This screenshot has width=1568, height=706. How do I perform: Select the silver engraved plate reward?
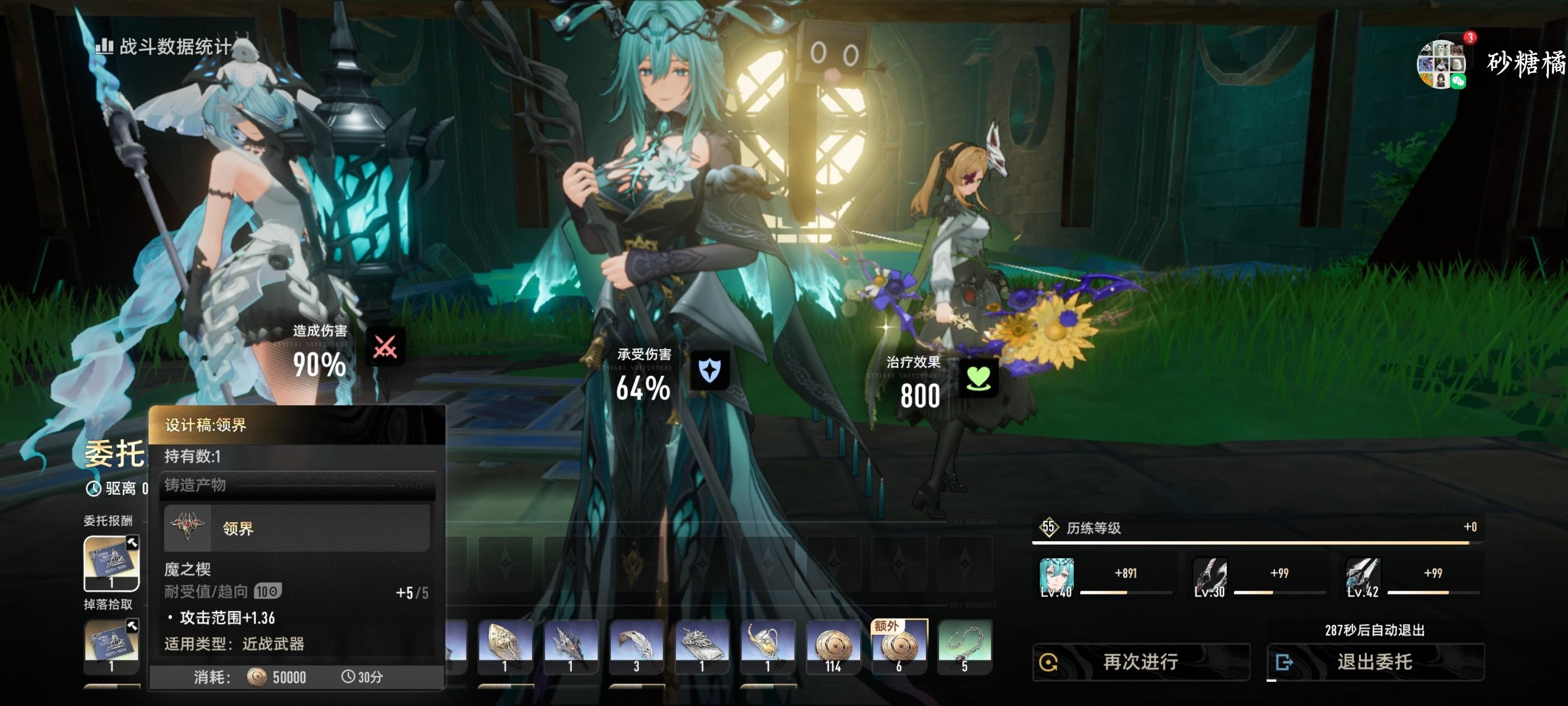(702, 645)
